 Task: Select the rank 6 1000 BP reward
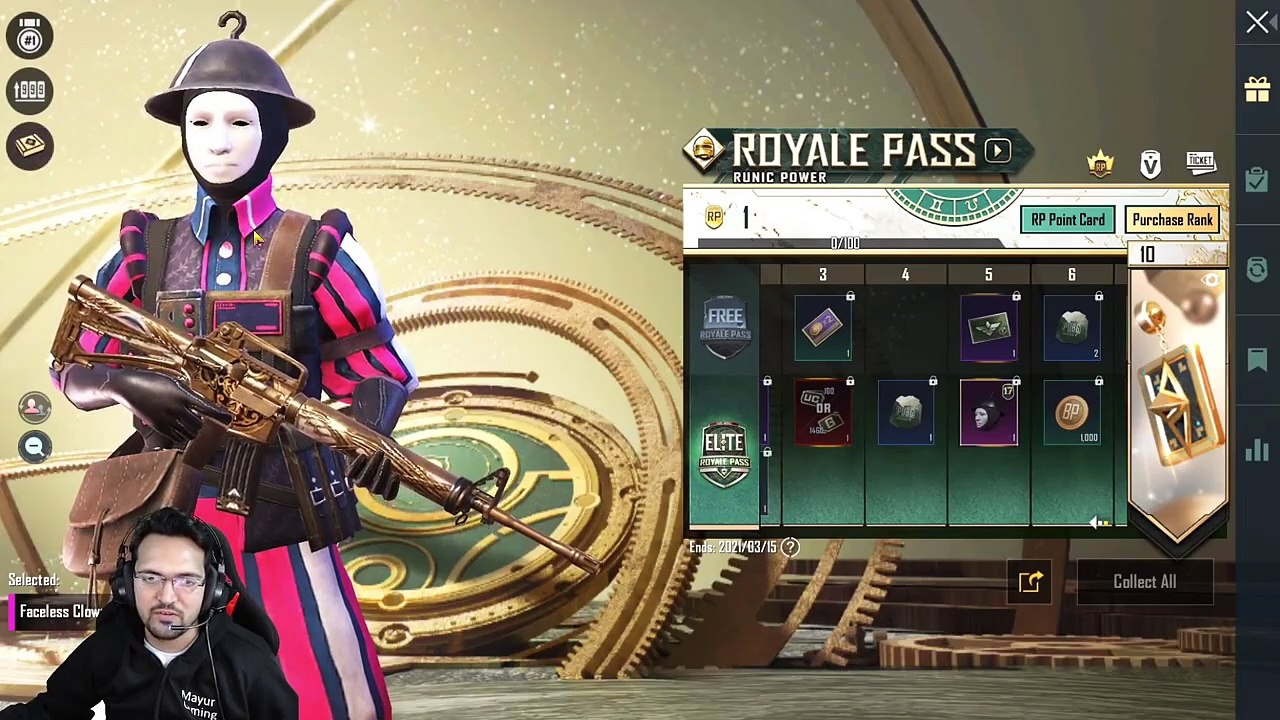1072,413
